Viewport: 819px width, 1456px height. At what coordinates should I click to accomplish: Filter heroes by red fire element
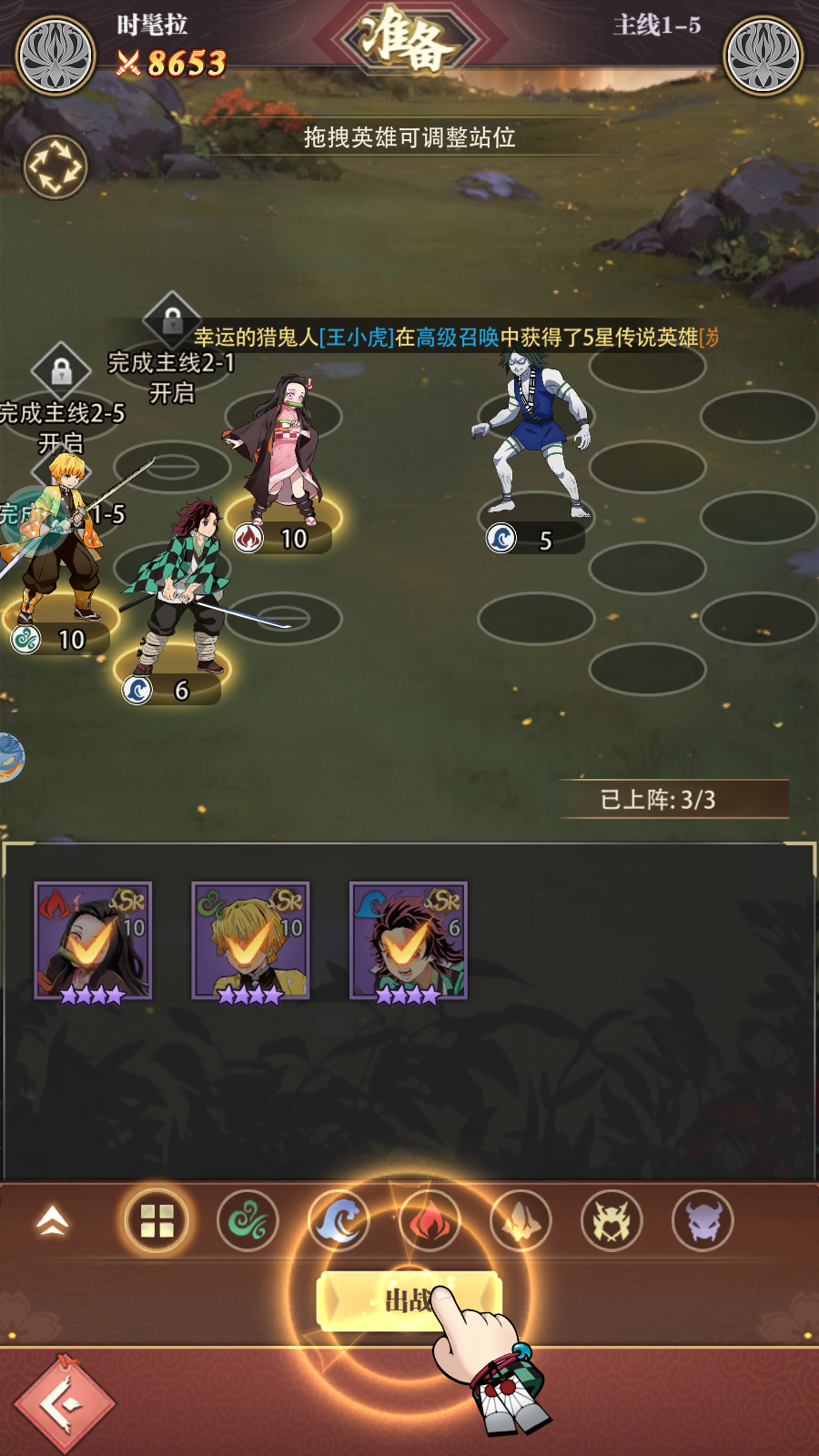coord(430,1221)
